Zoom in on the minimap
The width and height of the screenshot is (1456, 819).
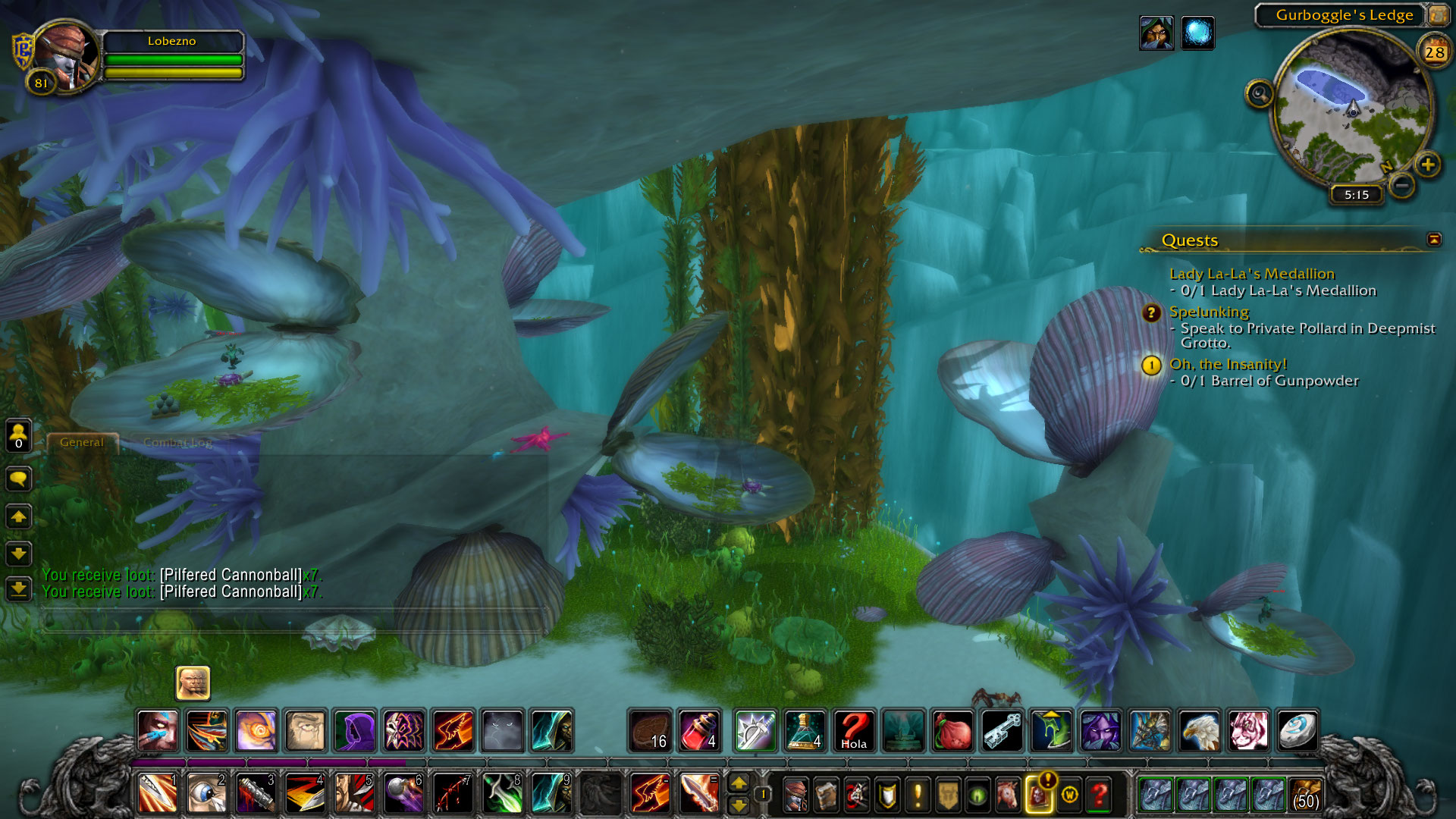point(1427,165)
